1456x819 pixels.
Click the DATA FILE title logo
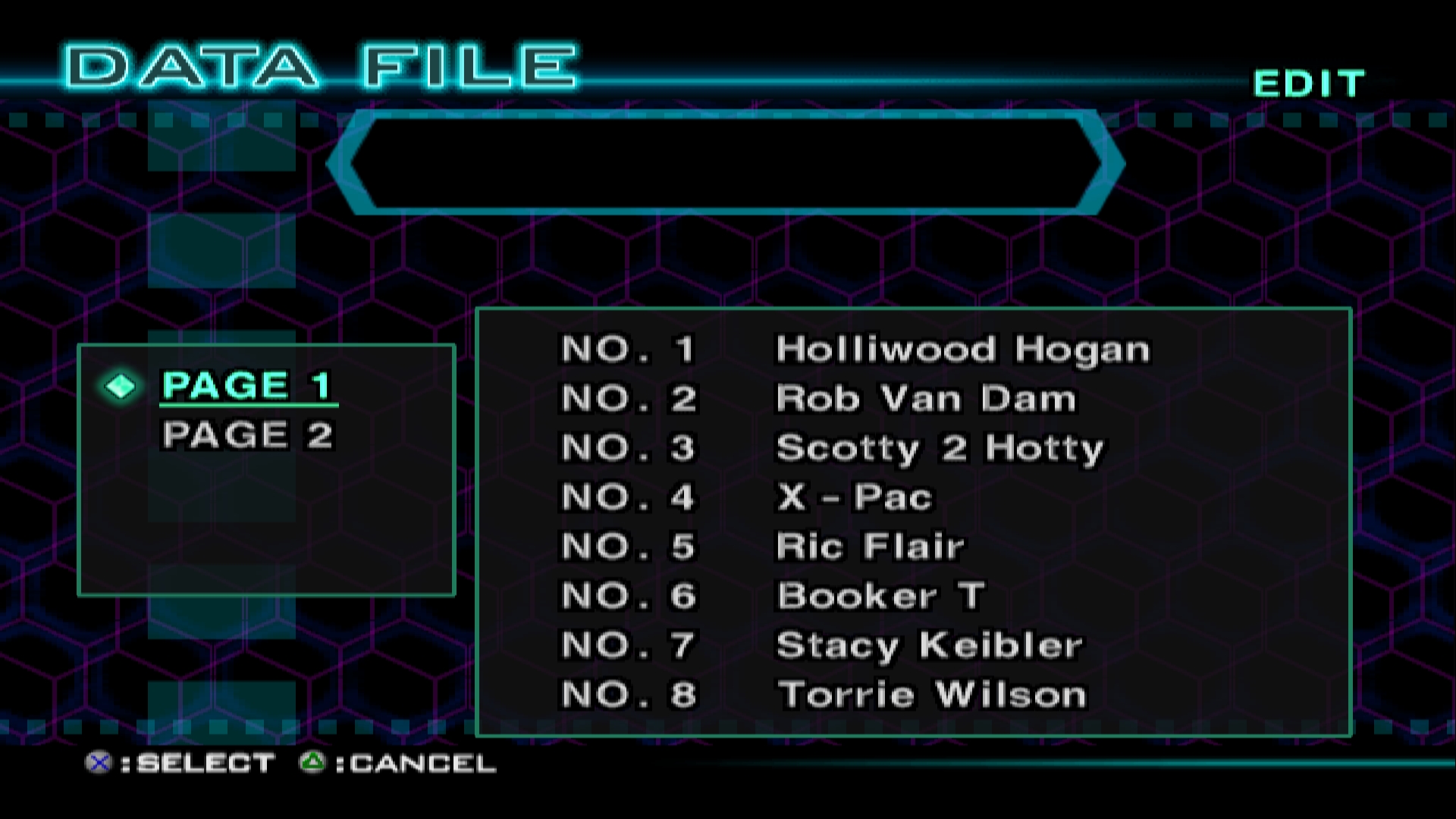318,64
